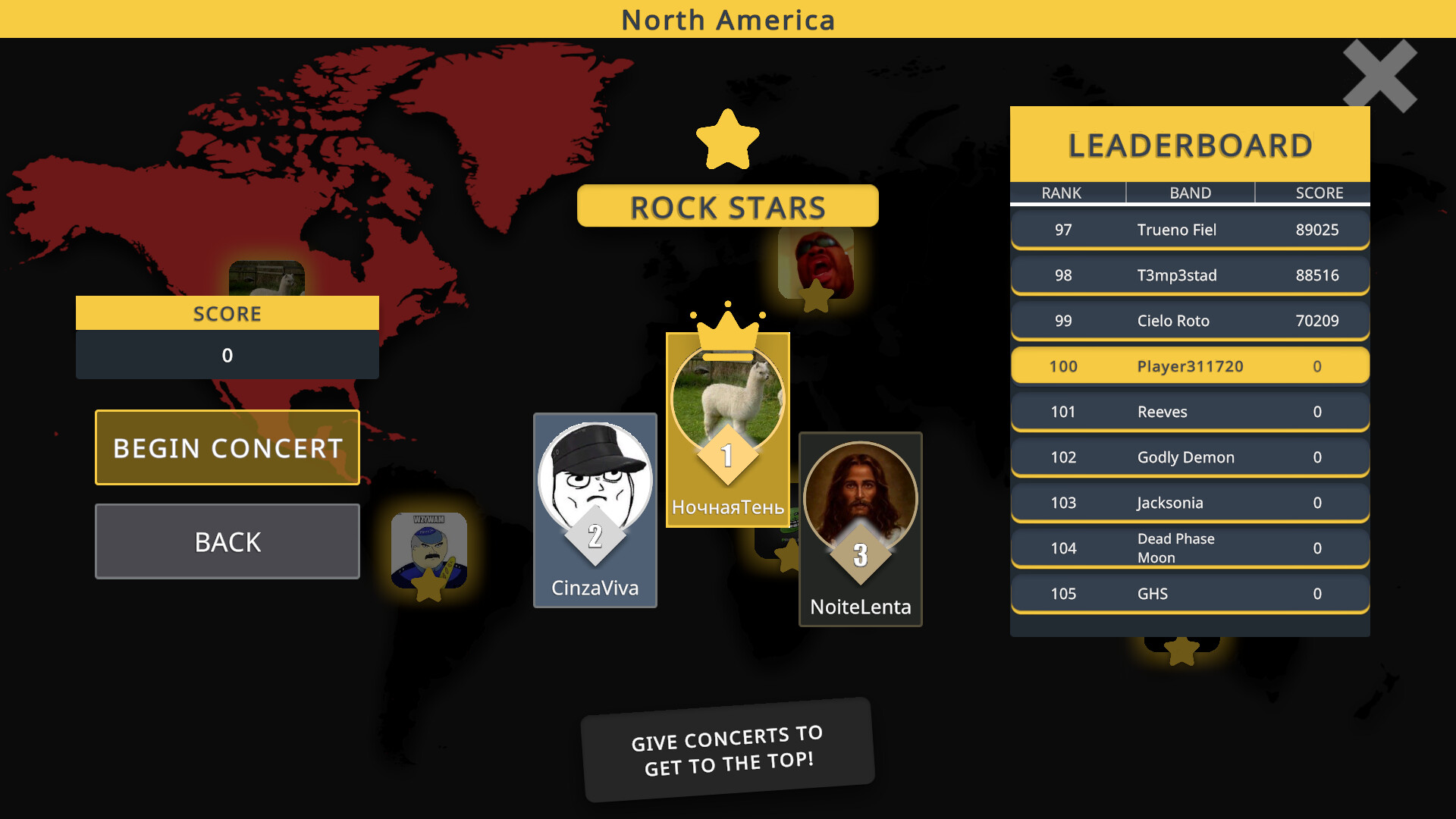
Task: View the Jacksonia leaderboard entry
Action: click(x=1189, y=503)
